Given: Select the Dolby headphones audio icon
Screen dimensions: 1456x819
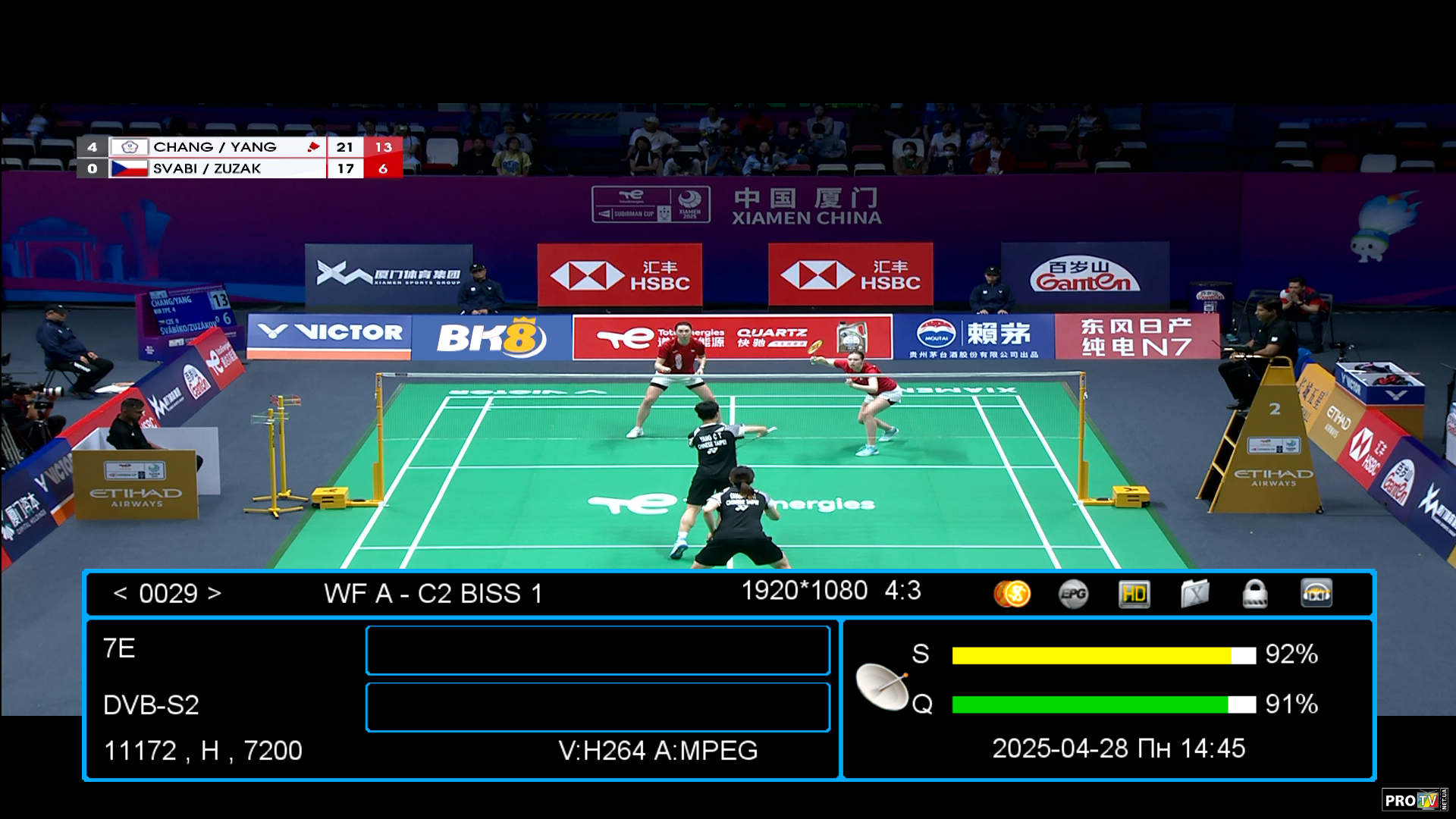Looking at the screenshot, I should pyautogui.click(x=1316, y=594).
